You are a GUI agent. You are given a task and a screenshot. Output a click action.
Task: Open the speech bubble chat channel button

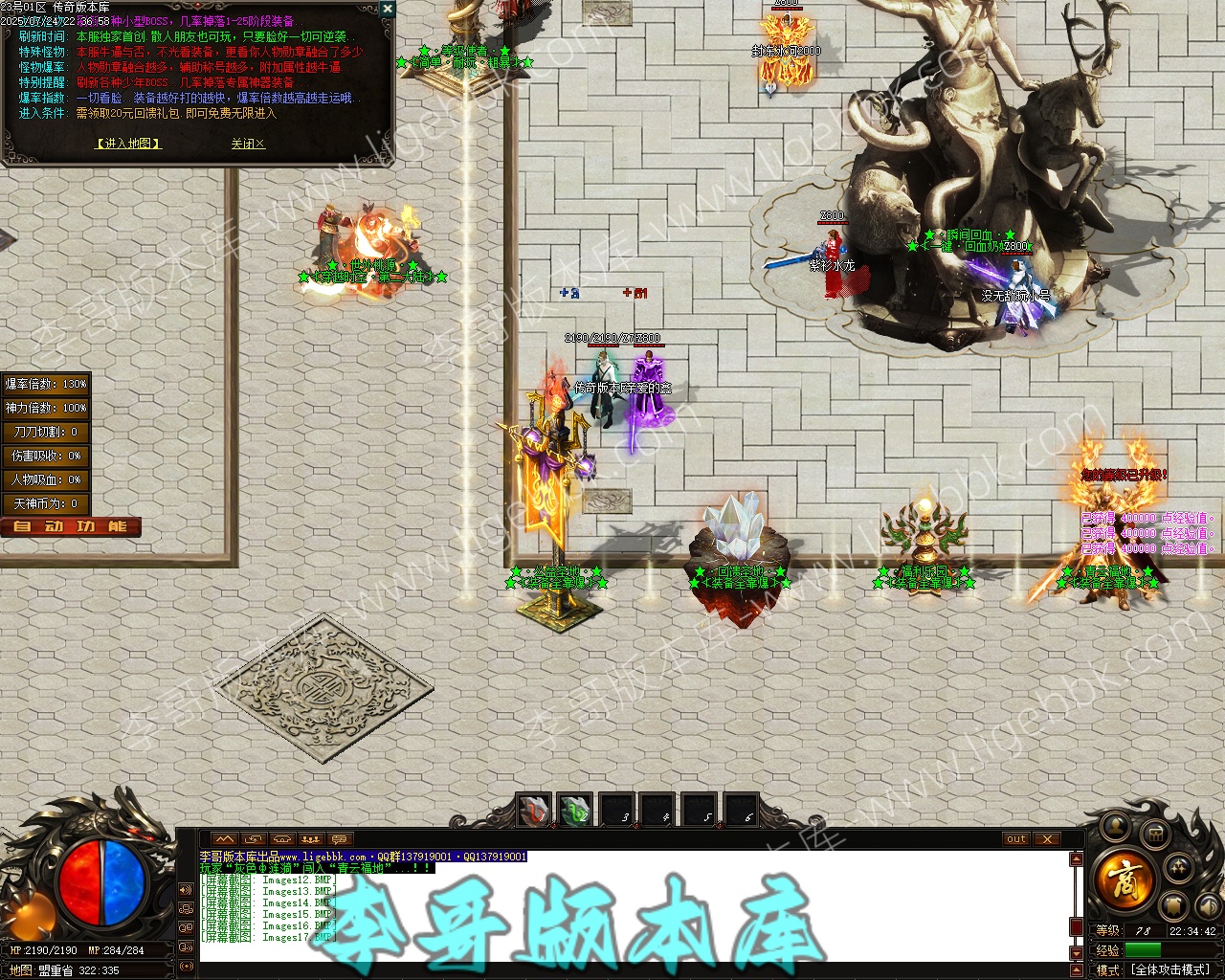pyautogui.click(x=339, y=839)
